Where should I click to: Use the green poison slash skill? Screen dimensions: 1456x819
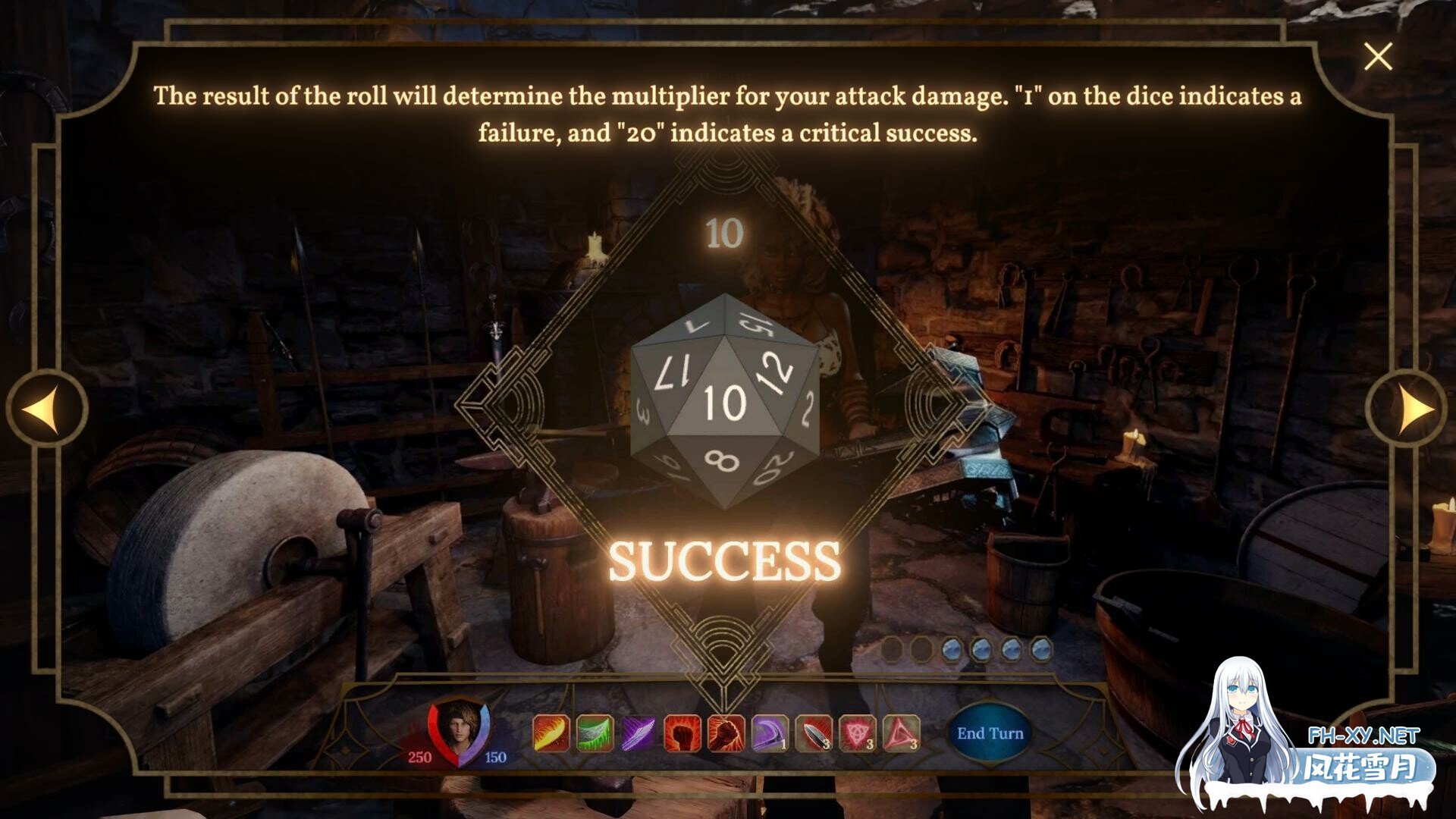click(x=595, y=734)
